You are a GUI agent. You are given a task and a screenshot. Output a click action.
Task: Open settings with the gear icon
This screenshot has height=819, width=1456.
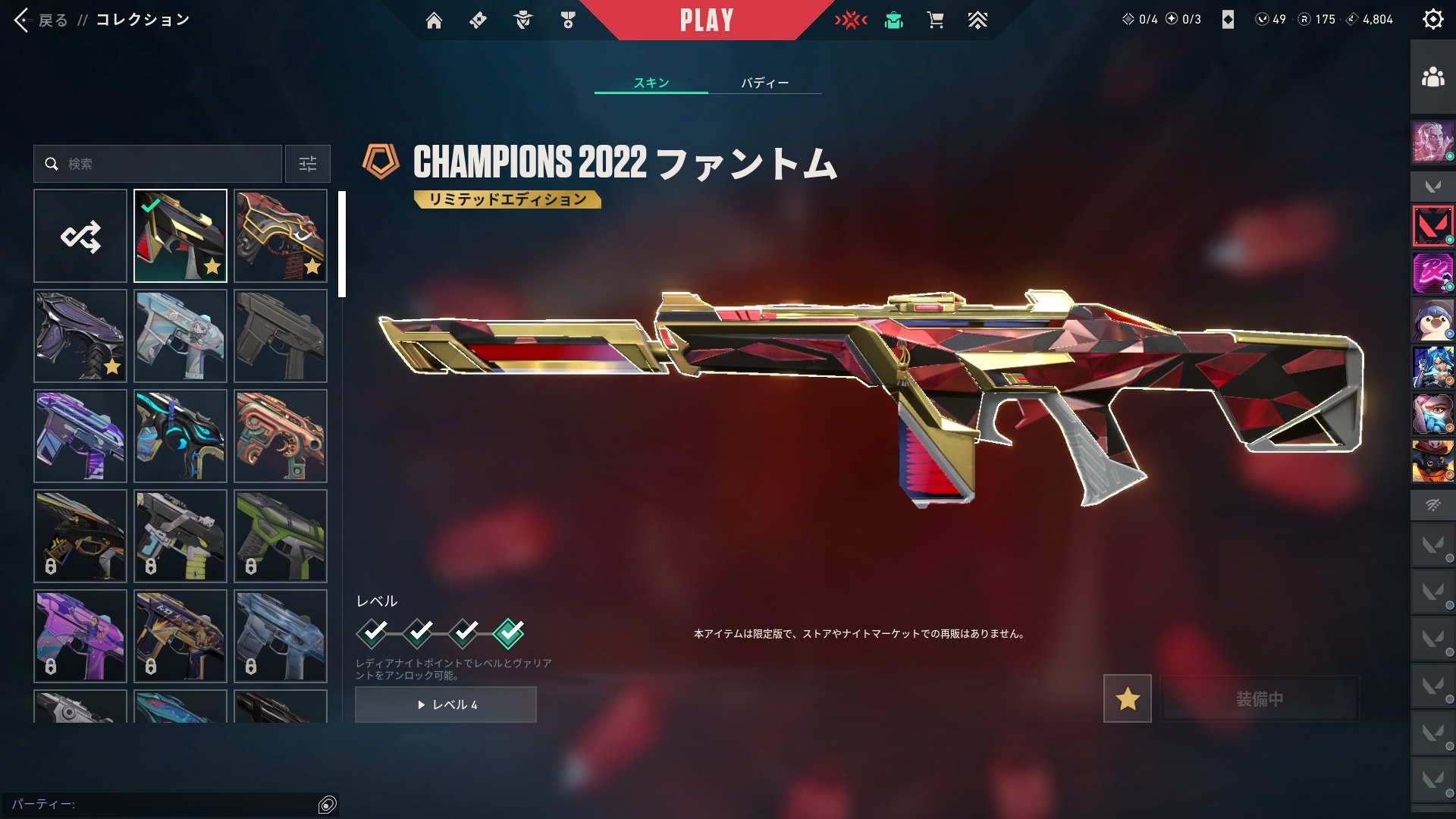coord(1432,20)
